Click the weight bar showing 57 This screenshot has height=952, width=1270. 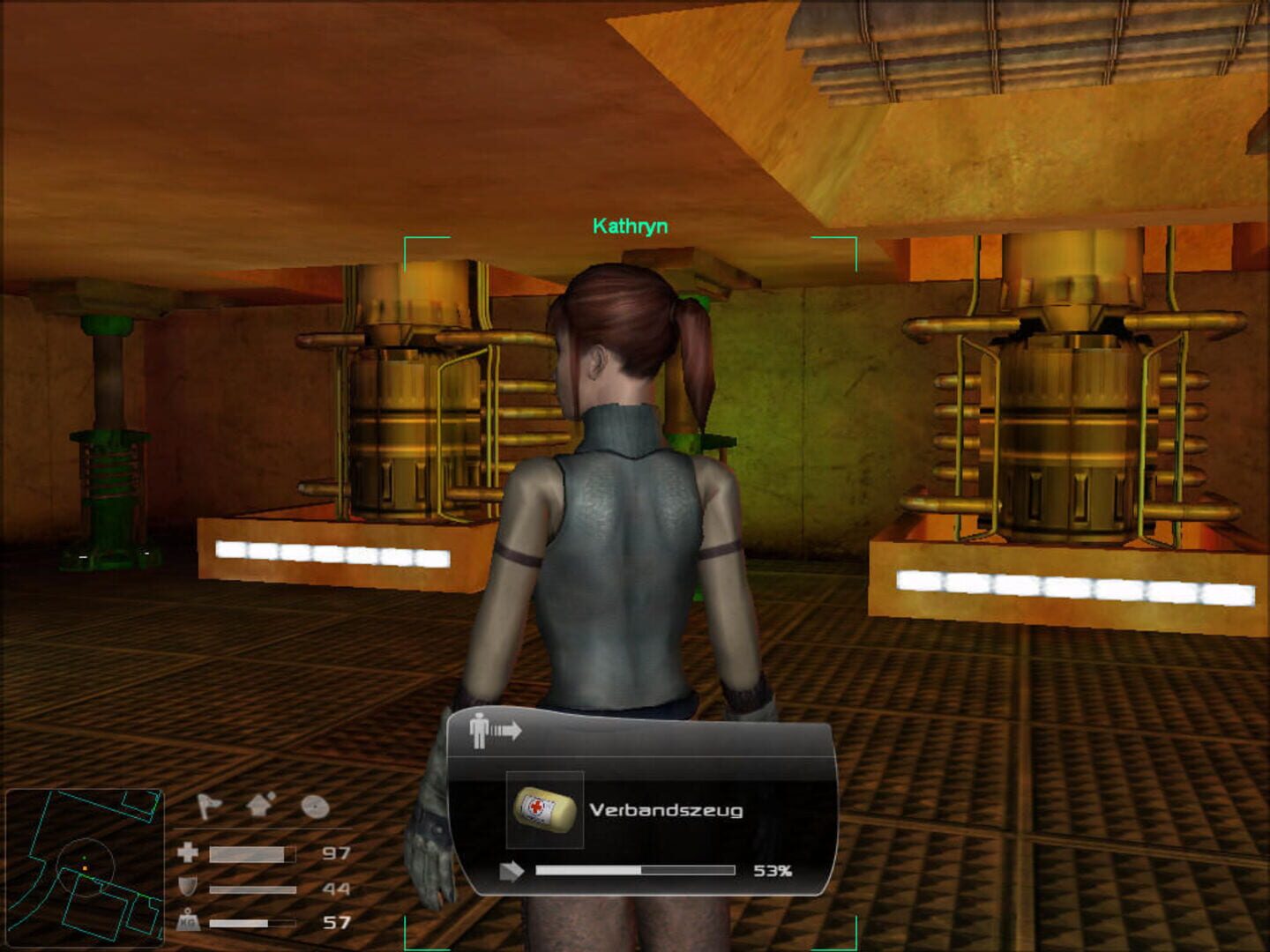pyautogui.click(x=251, y=925)
